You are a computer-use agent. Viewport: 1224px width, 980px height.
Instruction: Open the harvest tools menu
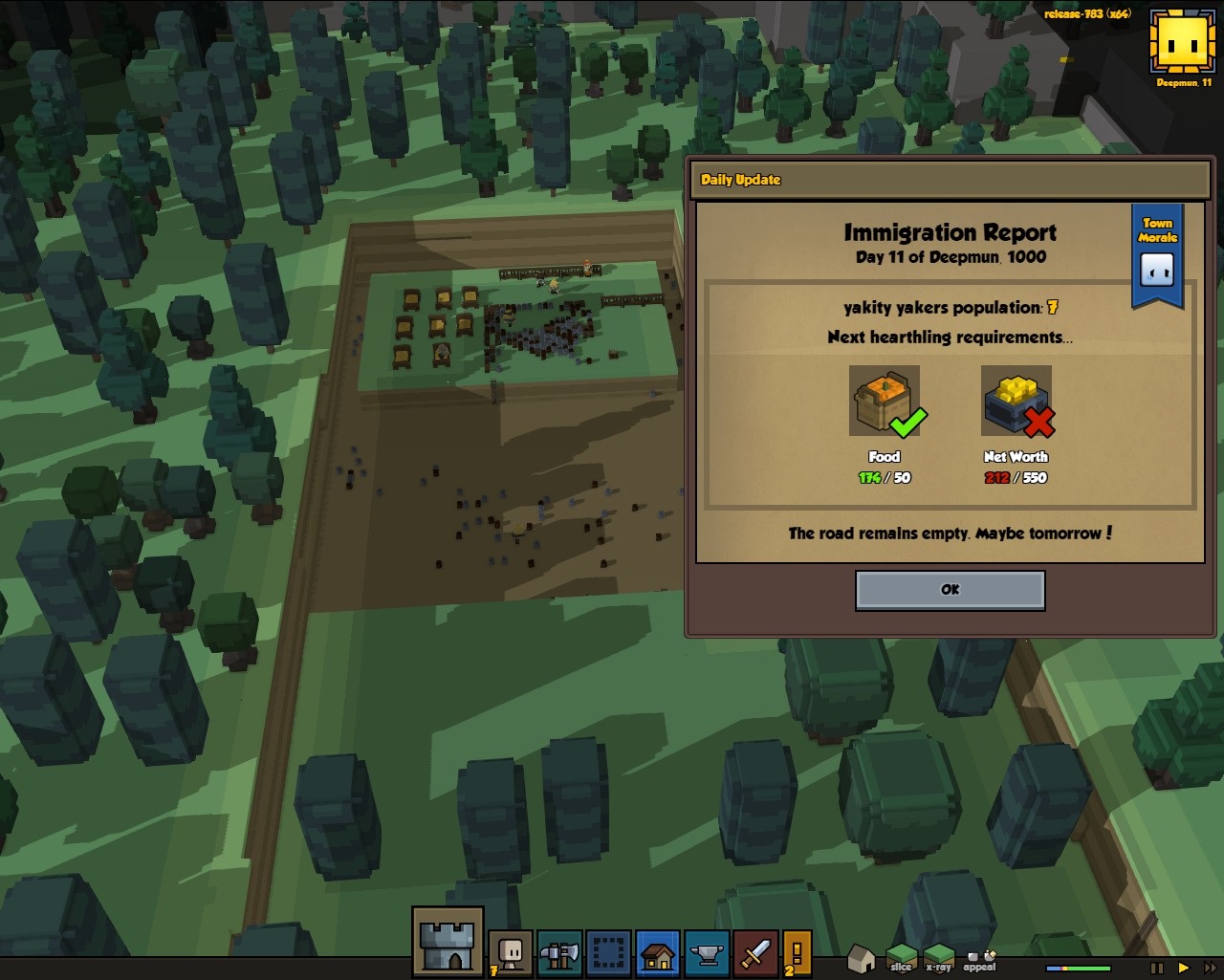pyautogui.click(x=559, y=953)
